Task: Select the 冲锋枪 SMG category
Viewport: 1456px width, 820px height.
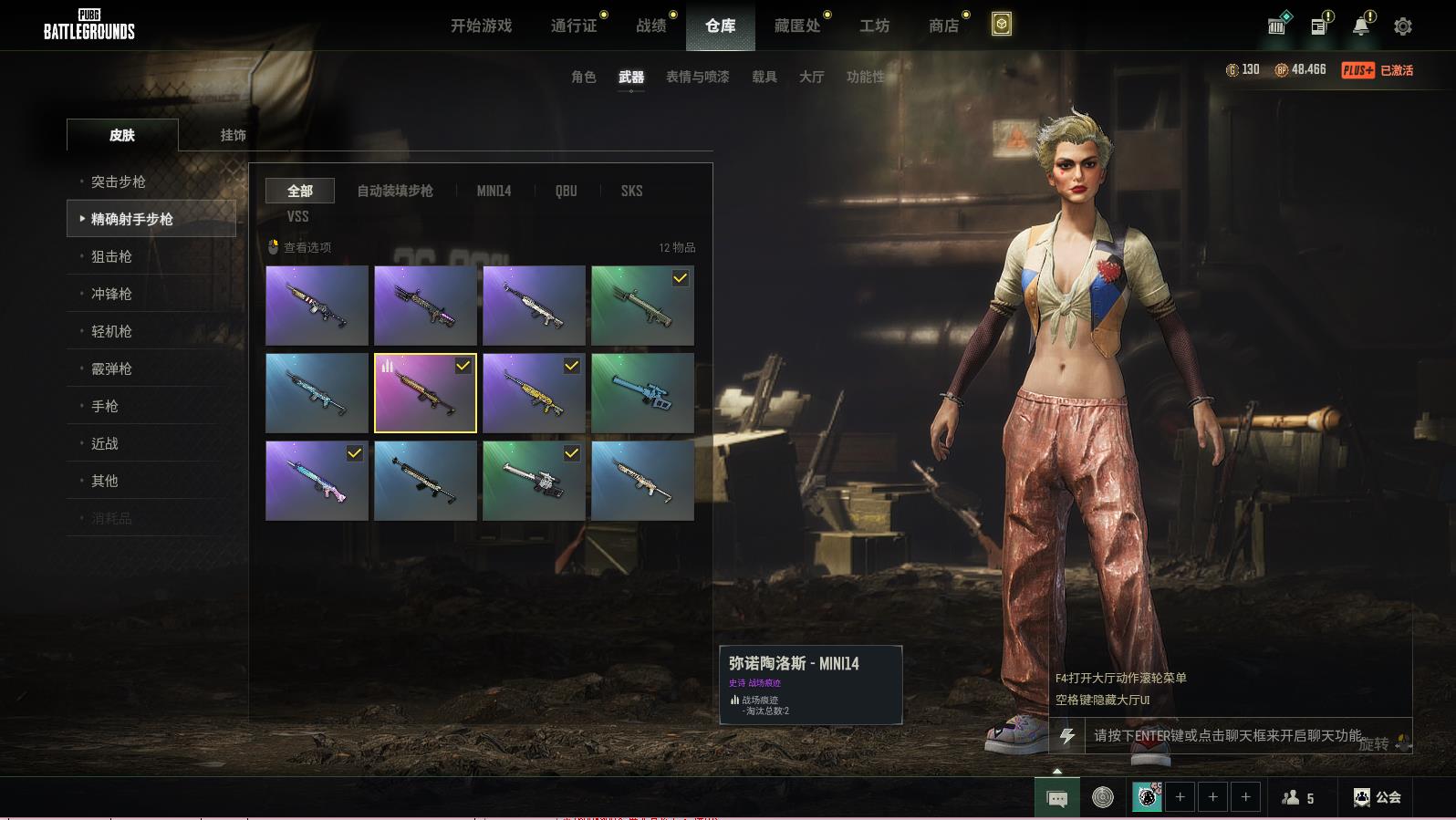Action: [x=111, y=294]
